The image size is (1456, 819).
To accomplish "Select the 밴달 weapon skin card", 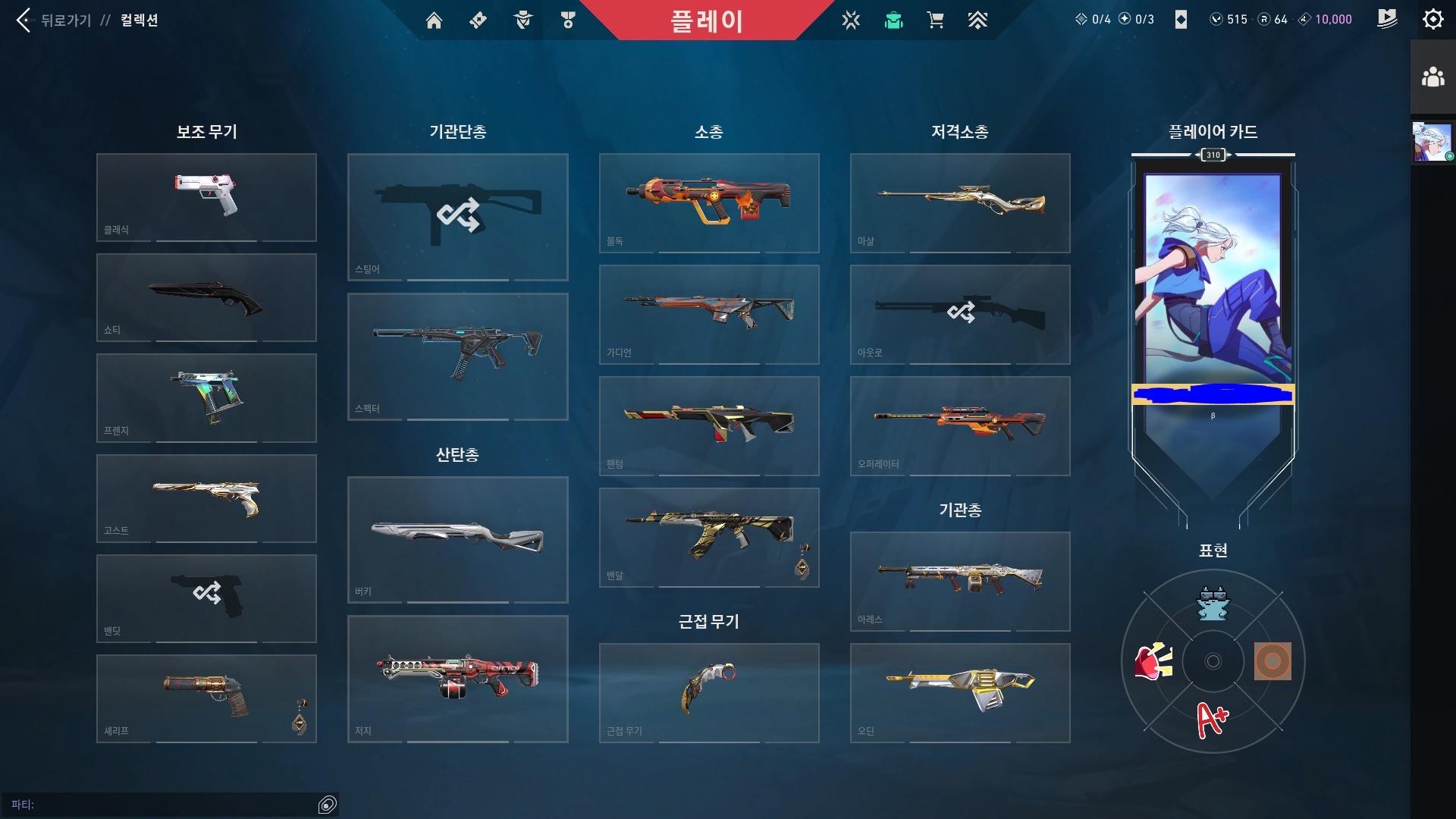I will point(709,537).
